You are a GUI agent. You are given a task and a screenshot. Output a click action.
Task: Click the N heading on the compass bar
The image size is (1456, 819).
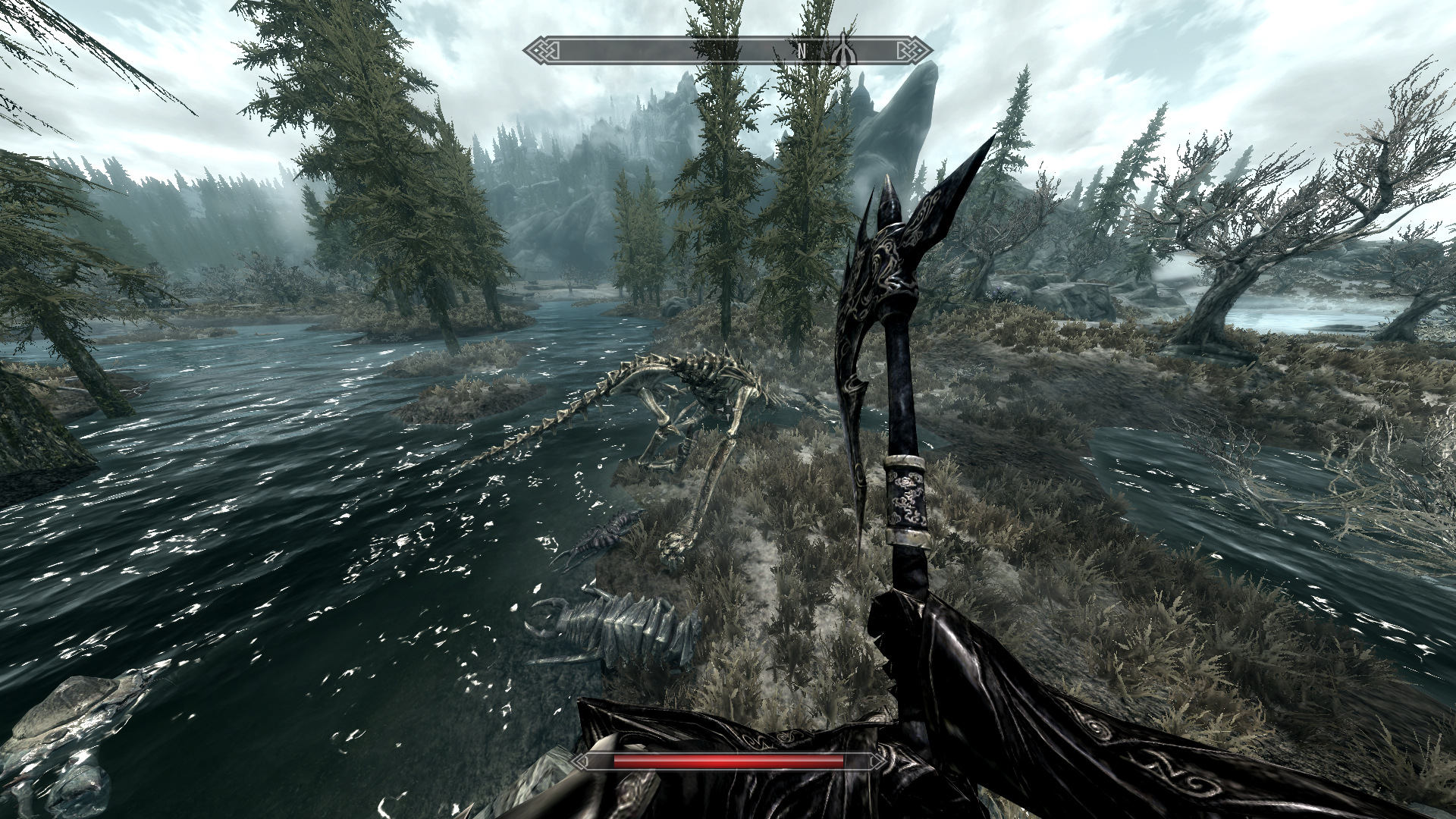[801, 51]
